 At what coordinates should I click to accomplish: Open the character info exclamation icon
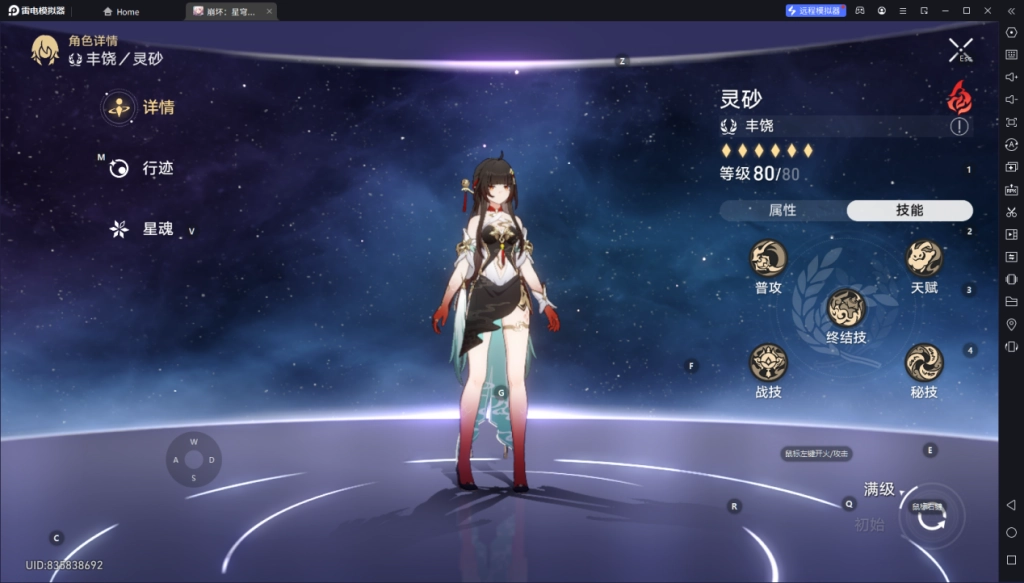pos(959,126)
